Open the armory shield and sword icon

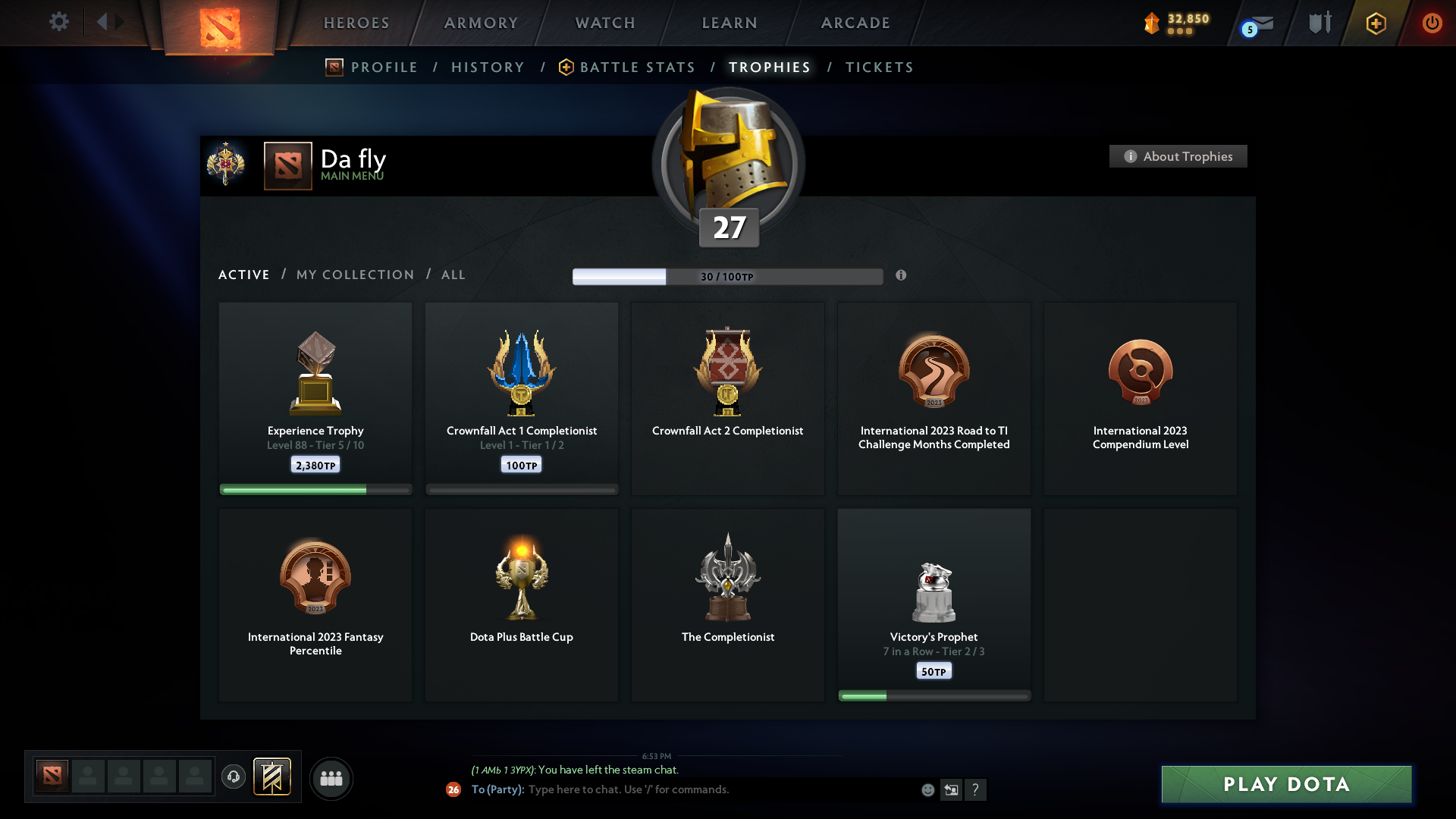(x=1319, y=23)
